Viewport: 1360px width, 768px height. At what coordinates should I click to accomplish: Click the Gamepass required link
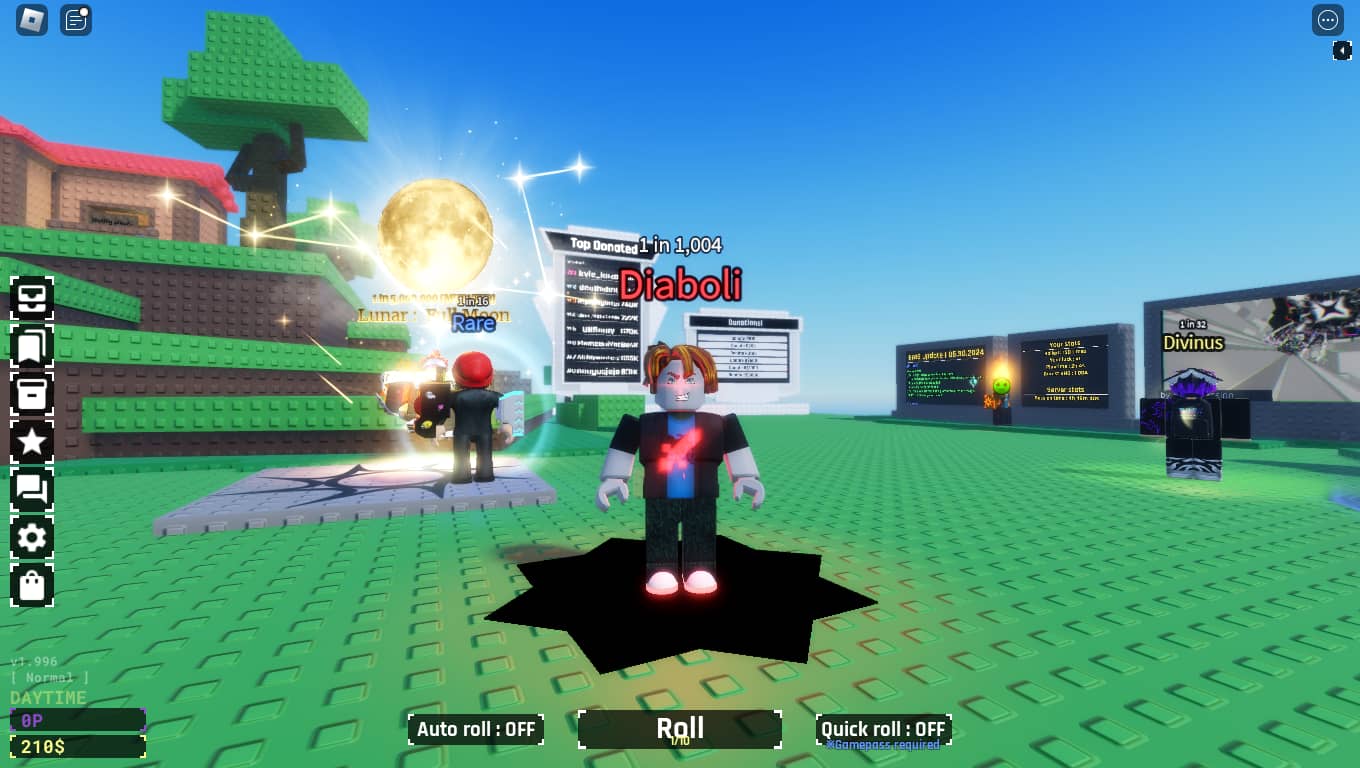pos(884,746)
